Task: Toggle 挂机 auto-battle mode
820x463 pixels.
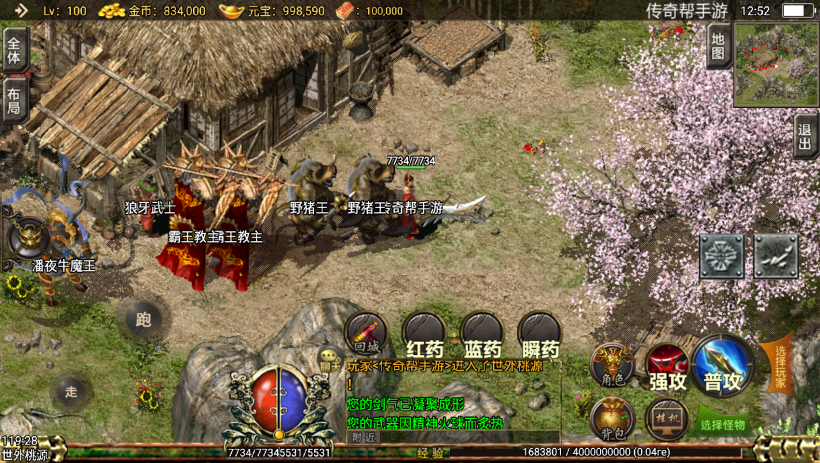Action: (x=666, y=419)
